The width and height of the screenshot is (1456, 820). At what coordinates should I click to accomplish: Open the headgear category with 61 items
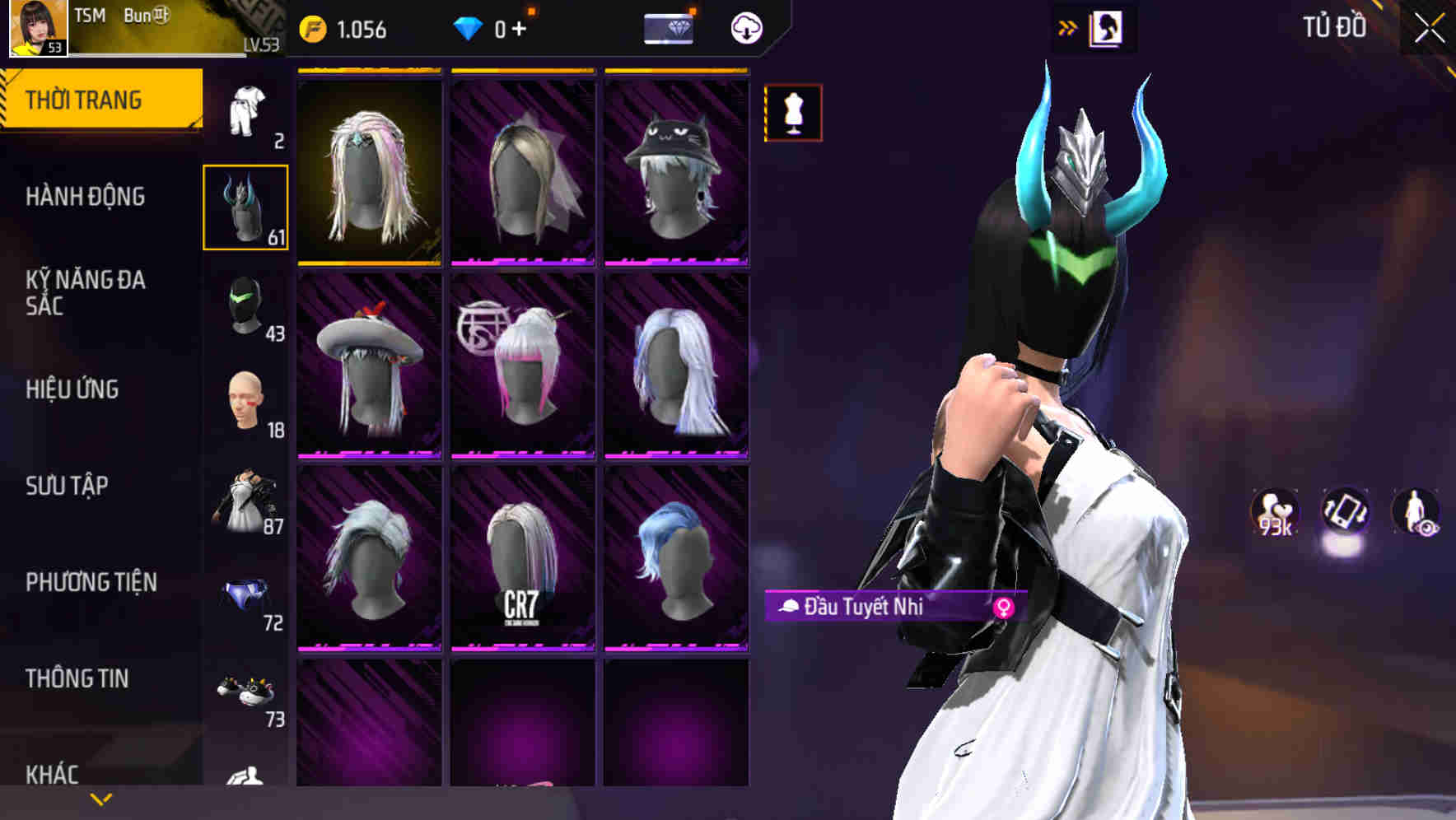click(245, 207)
